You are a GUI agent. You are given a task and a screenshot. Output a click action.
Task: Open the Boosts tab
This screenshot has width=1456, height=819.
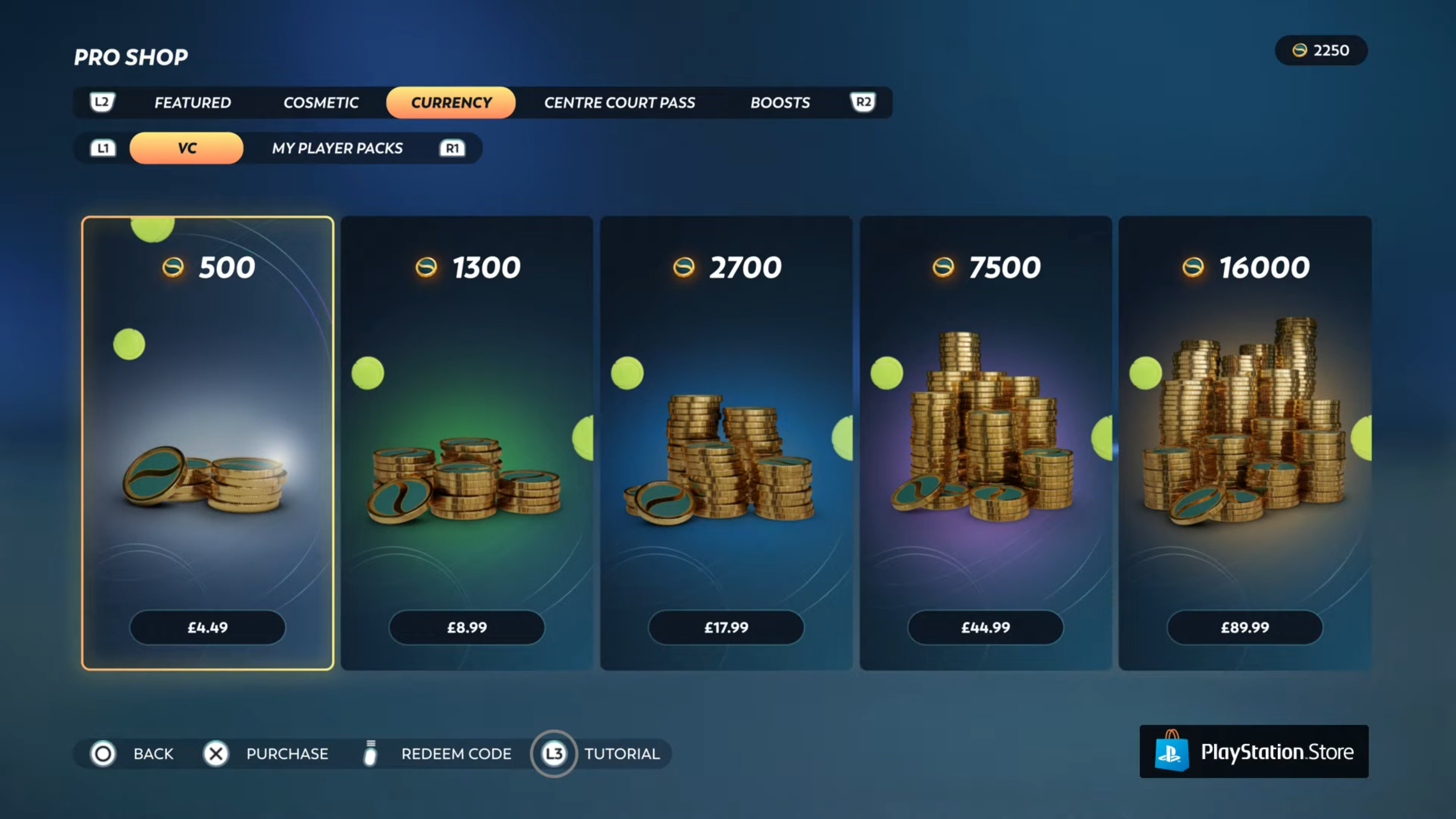pyautogui.click(x=781, y=102)
